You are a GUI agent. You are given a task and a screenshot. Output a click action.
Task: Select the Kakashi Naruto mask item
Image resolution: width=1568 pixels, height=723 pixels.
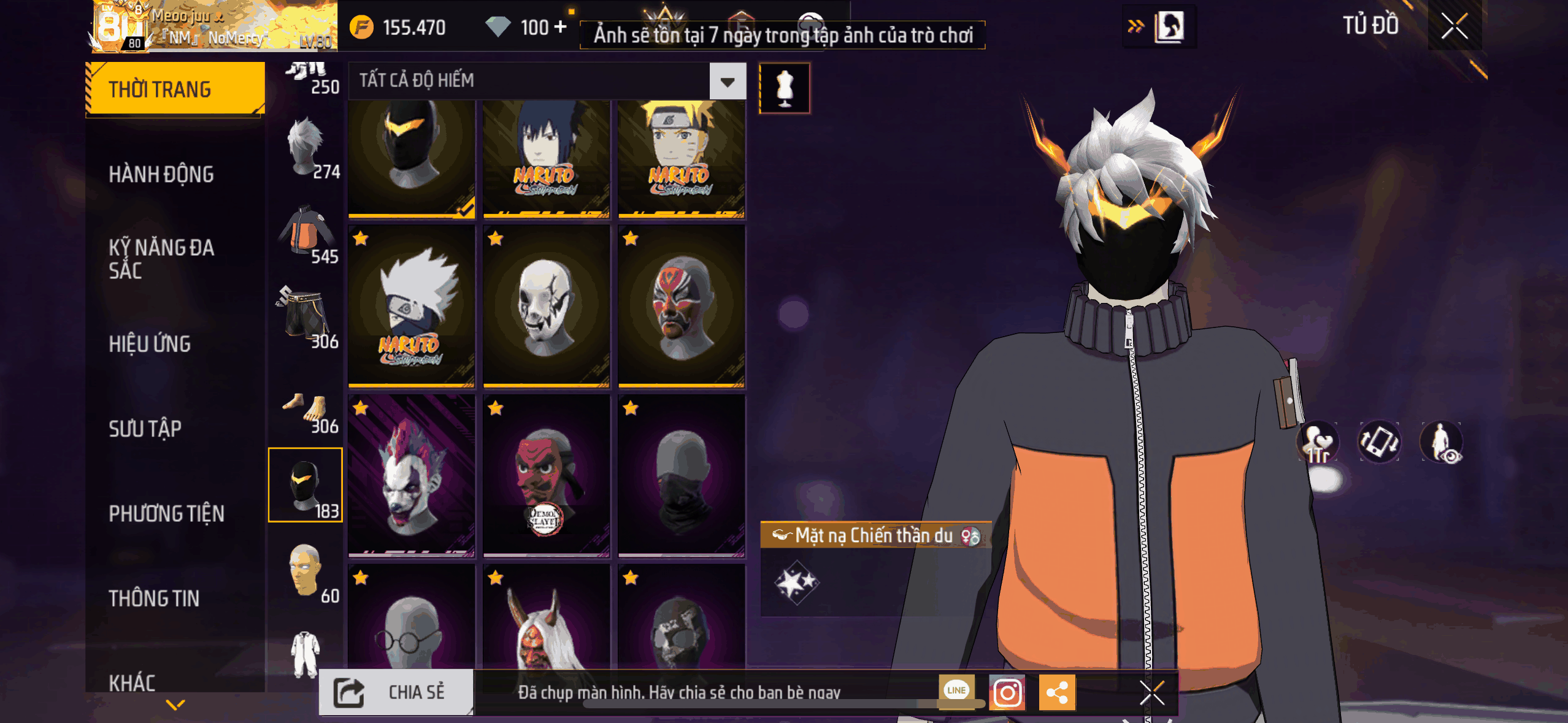[411, 307]
